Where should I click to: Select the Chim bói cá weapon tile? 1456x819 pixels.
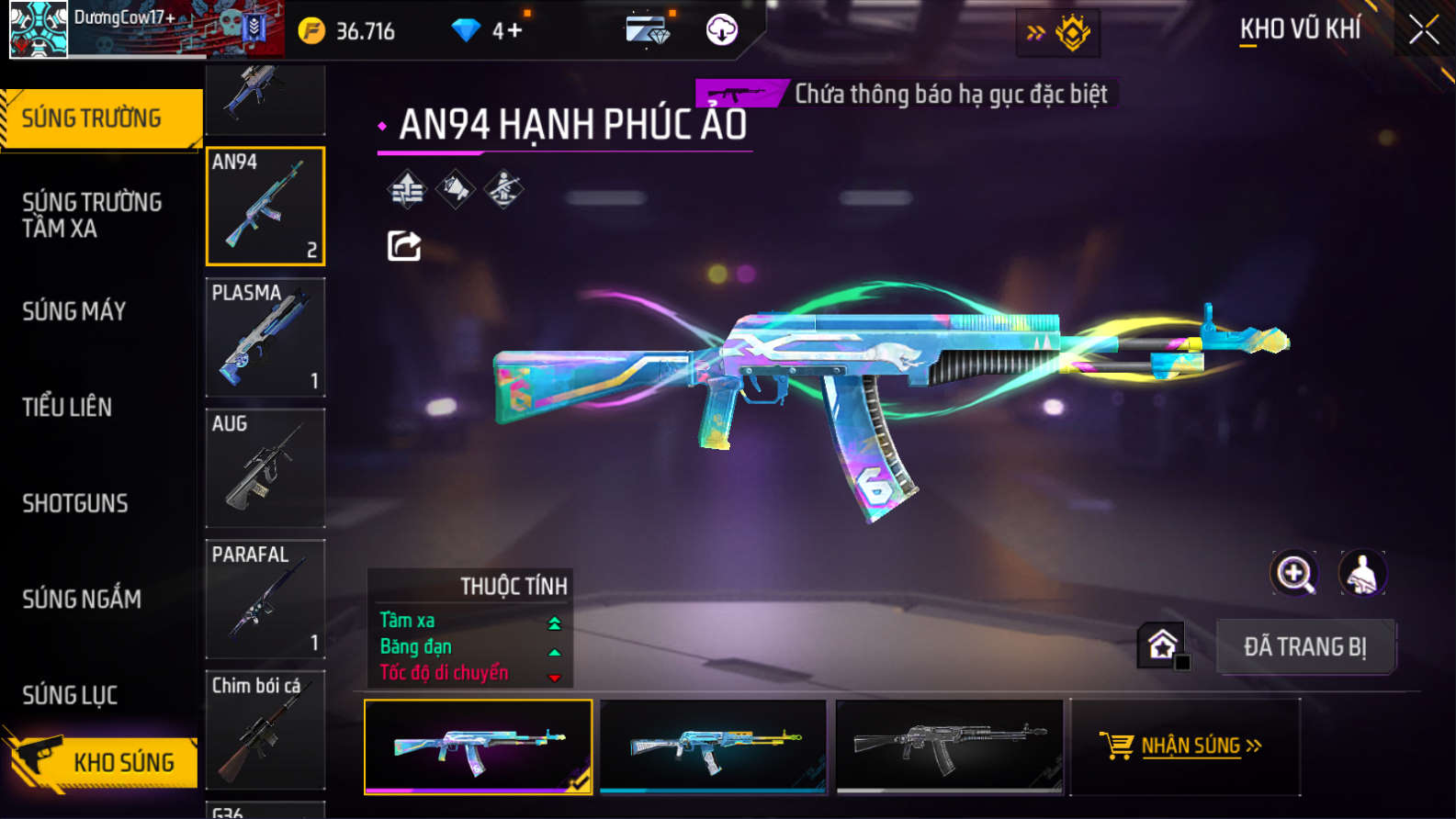click(265, 730)
